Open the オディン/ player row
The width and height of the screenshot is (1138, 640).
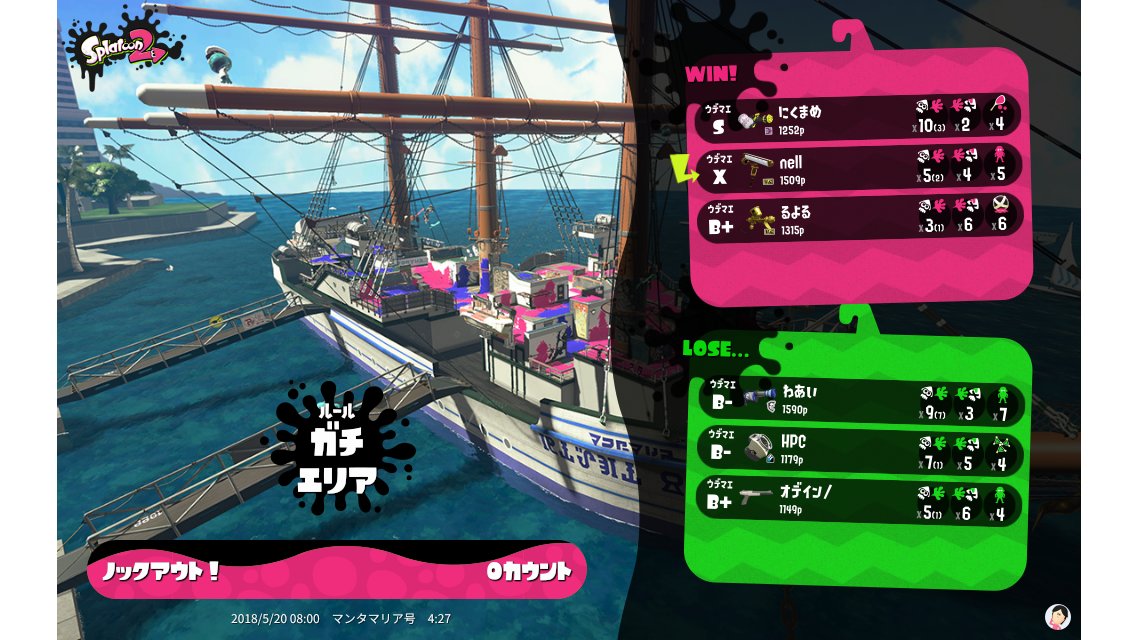point(860,500)
